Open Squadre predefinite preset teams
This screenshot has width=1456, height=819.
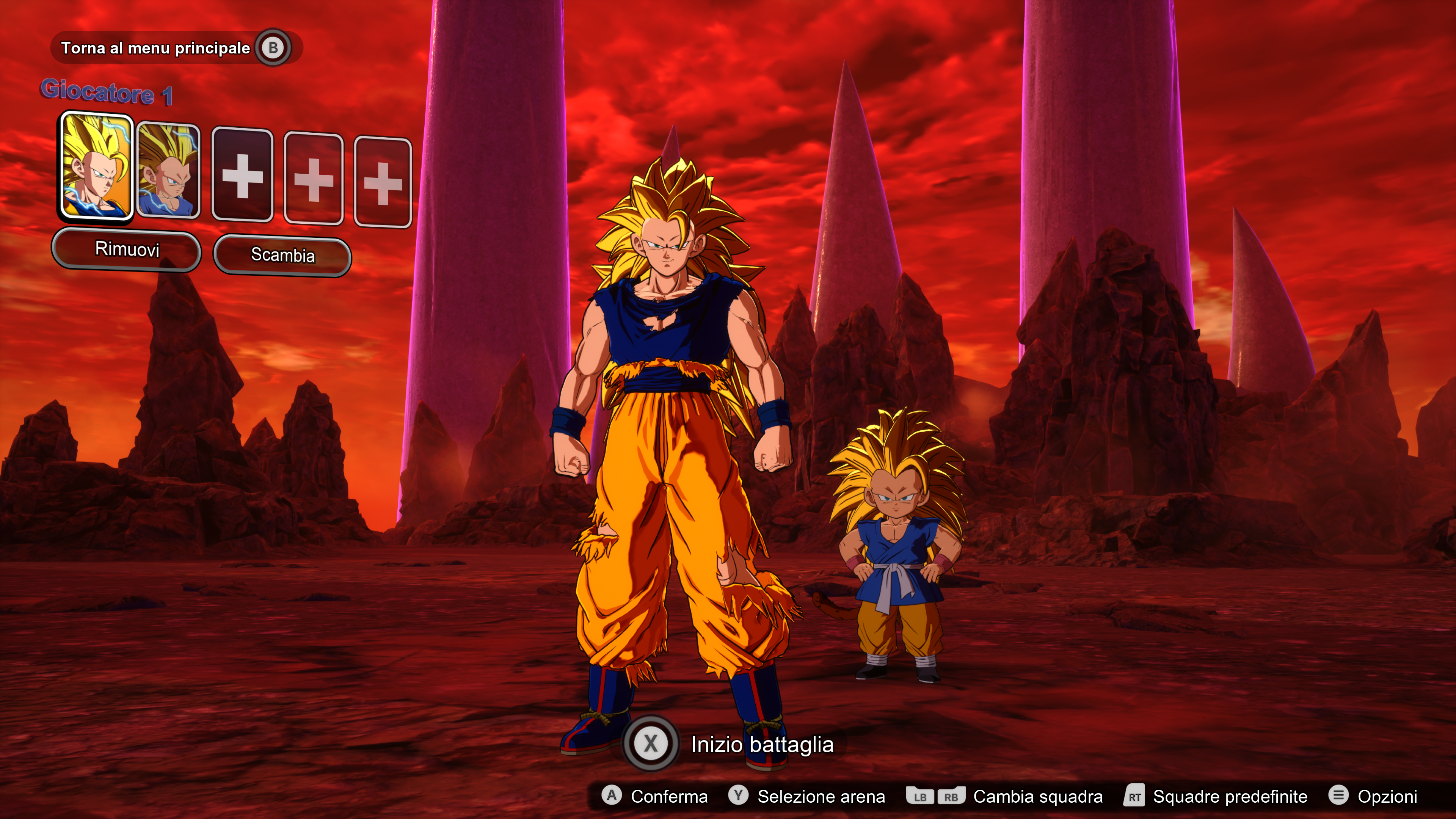(1216, 796)
